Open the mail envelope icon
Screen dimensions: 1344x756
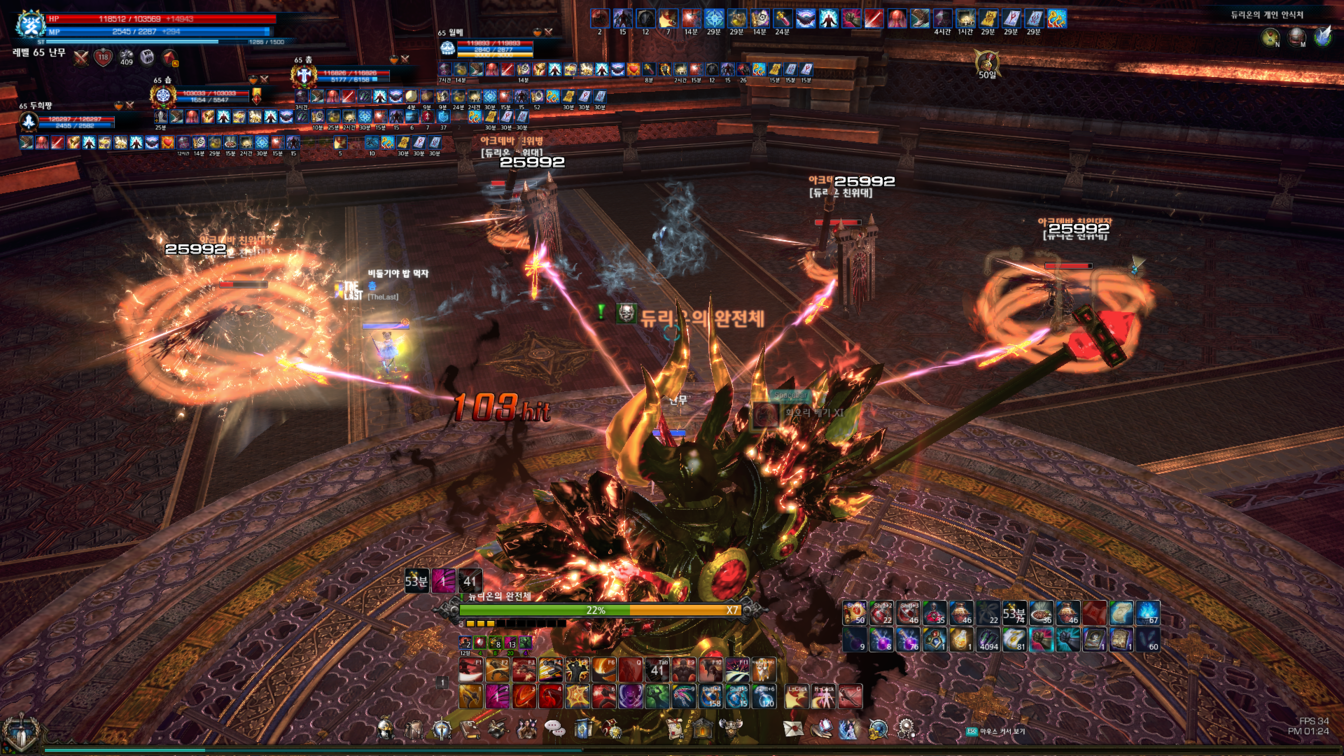793,730
